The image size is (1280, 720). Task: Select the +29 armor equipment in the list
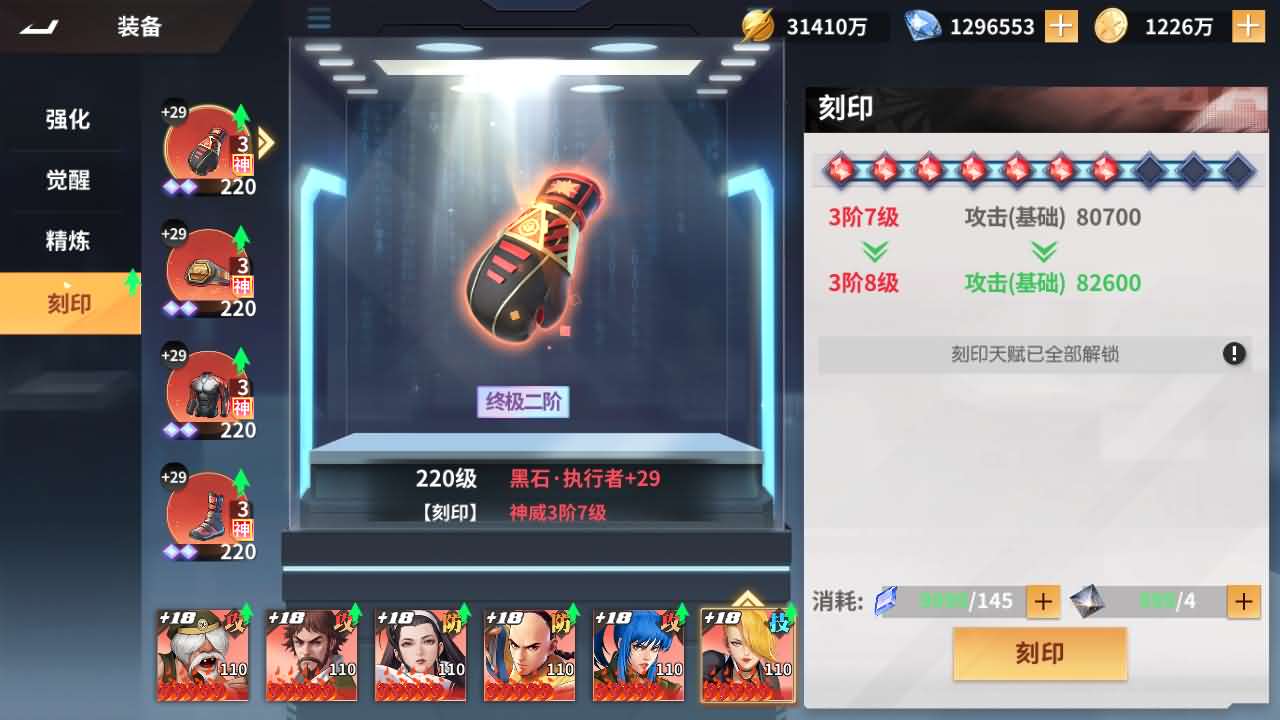tap(208, 390)
